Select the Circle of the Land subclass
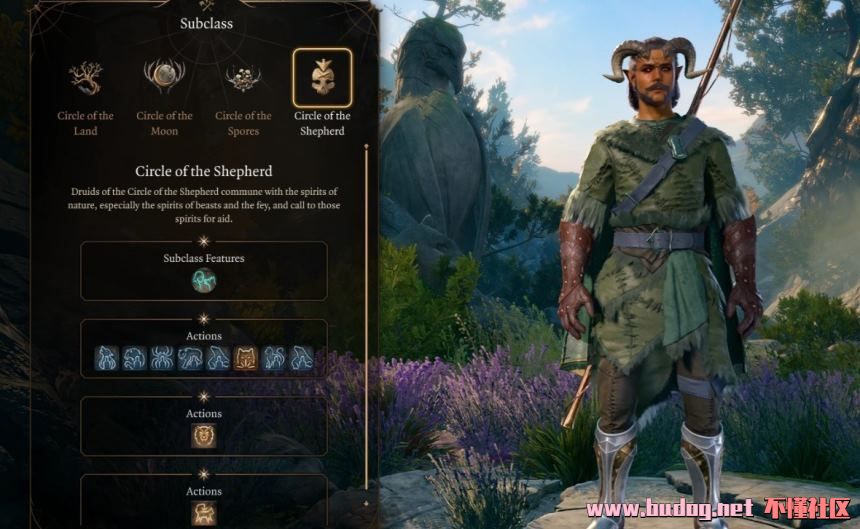 (85, 78)
